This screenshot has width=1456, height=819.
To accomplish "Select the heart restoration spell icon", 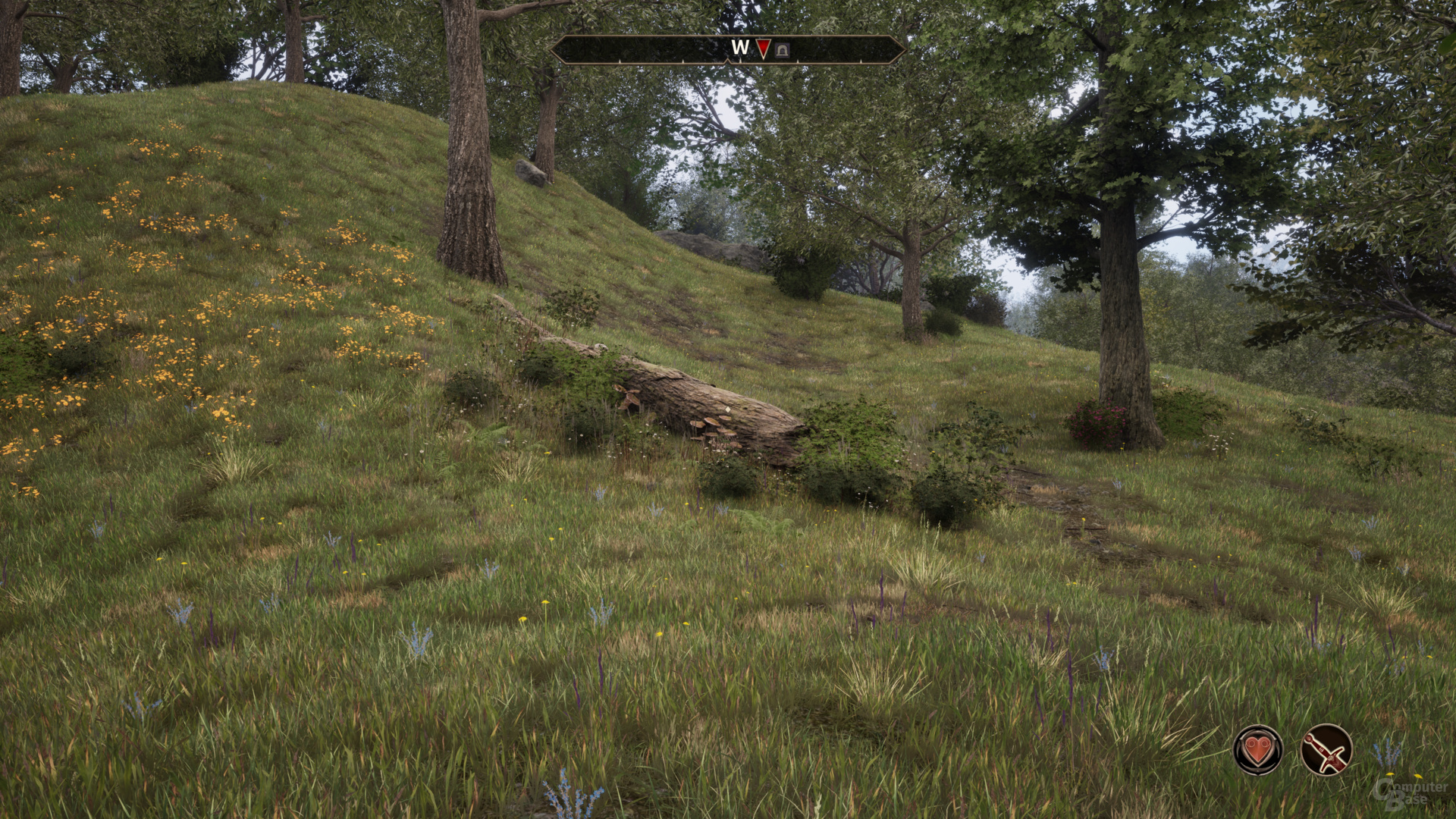I will click(x=1258, y=749).
